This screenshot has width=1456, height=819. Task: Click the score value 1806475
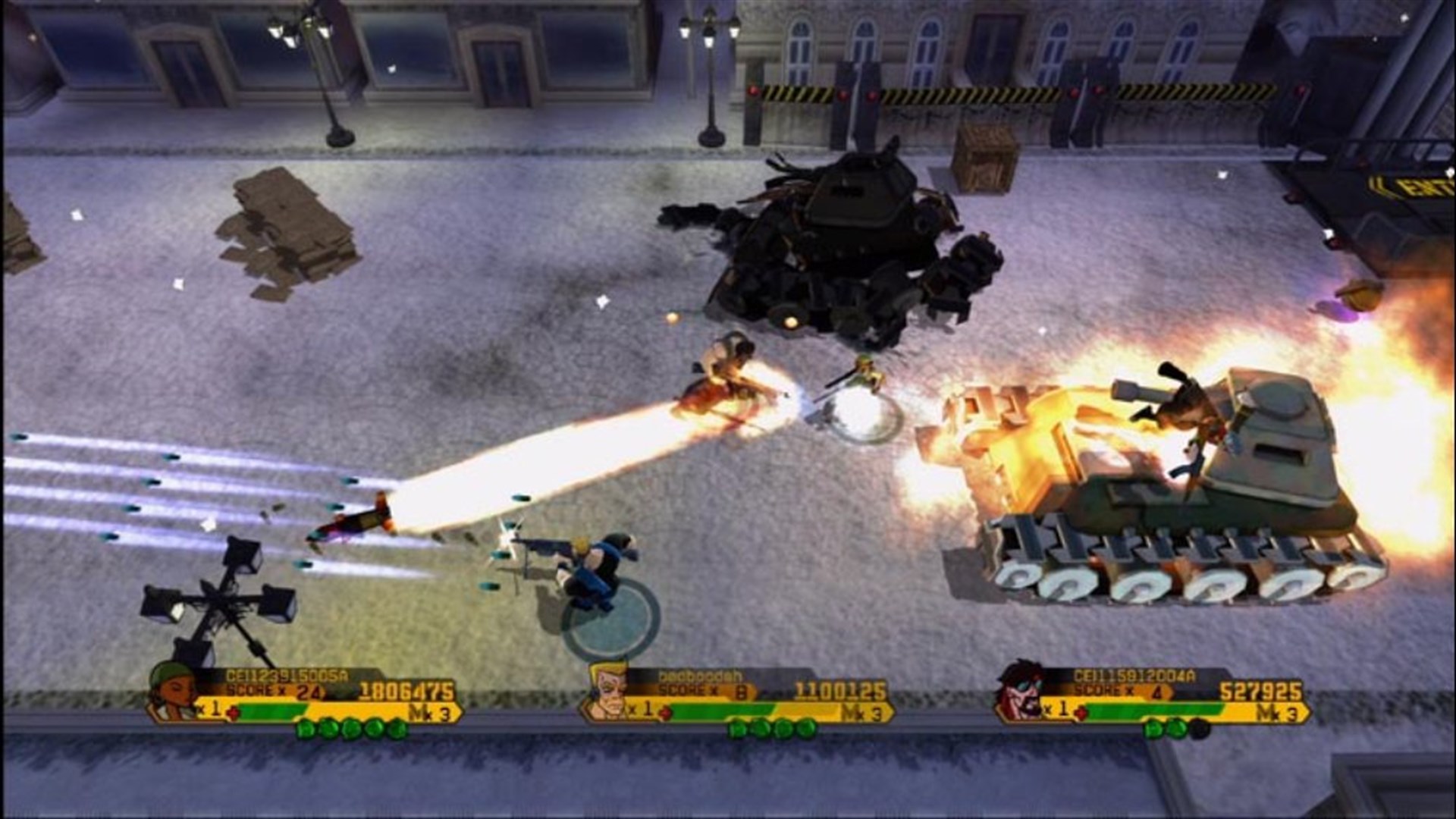click(x=406, y=690)
